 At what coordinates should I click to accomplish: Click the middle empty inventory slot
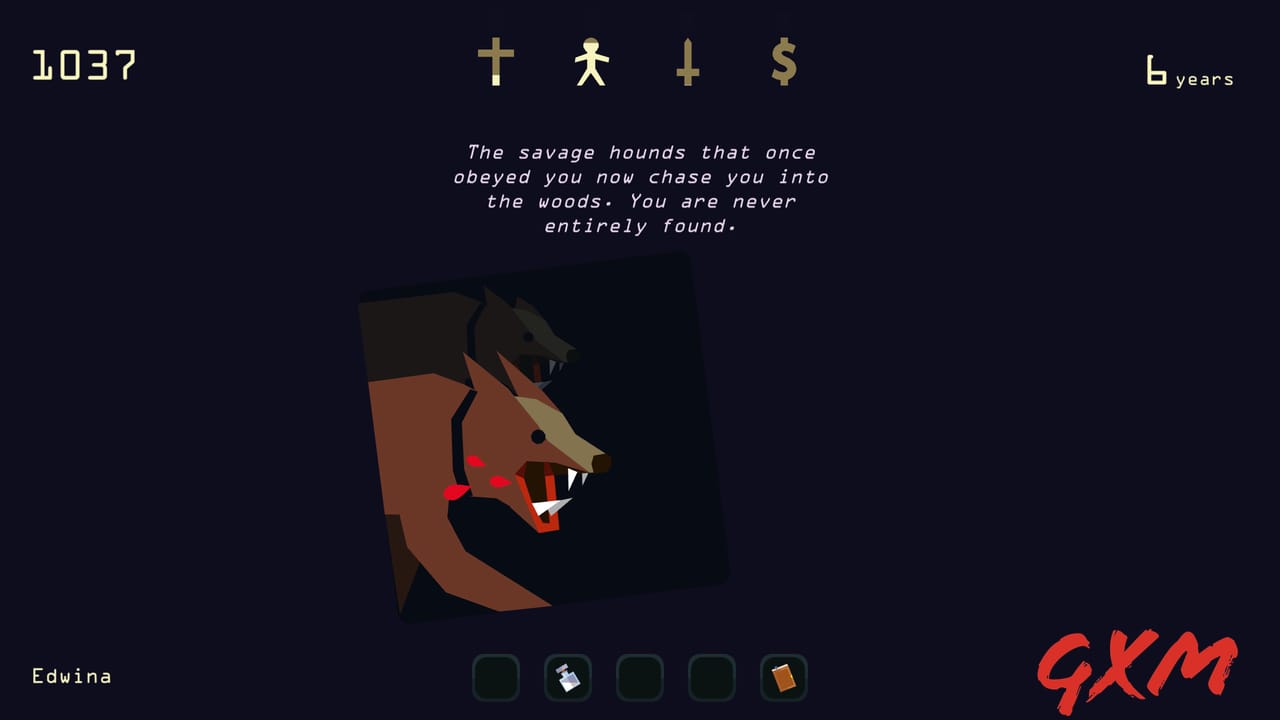click(639, 678)
